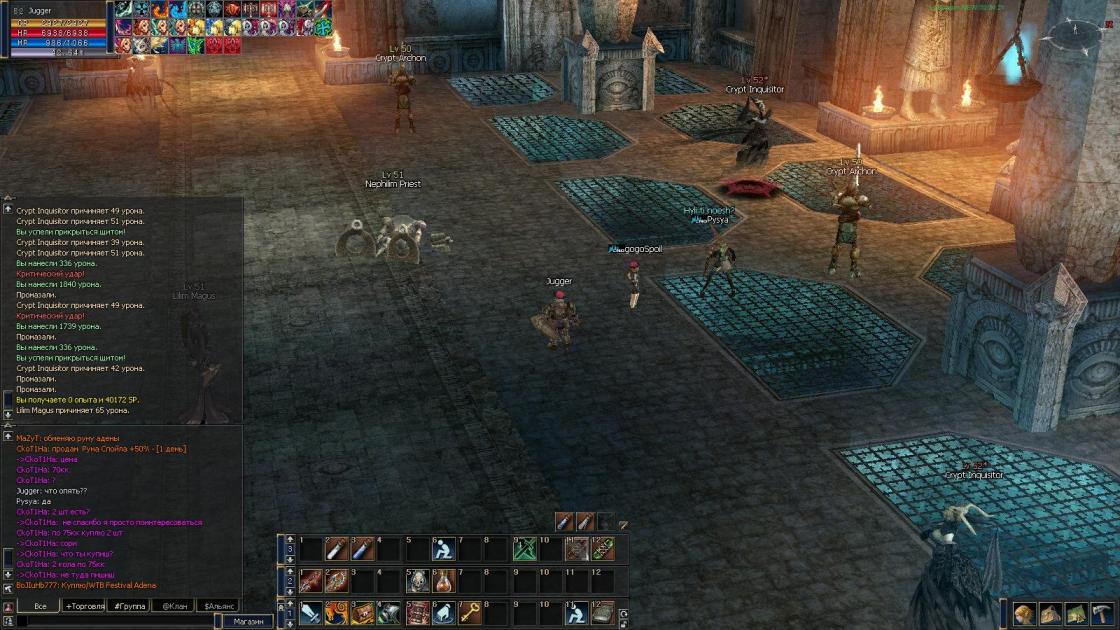Use the sword attack action icon
Screen dimensions: 1120x630
(x=310, y=612)
